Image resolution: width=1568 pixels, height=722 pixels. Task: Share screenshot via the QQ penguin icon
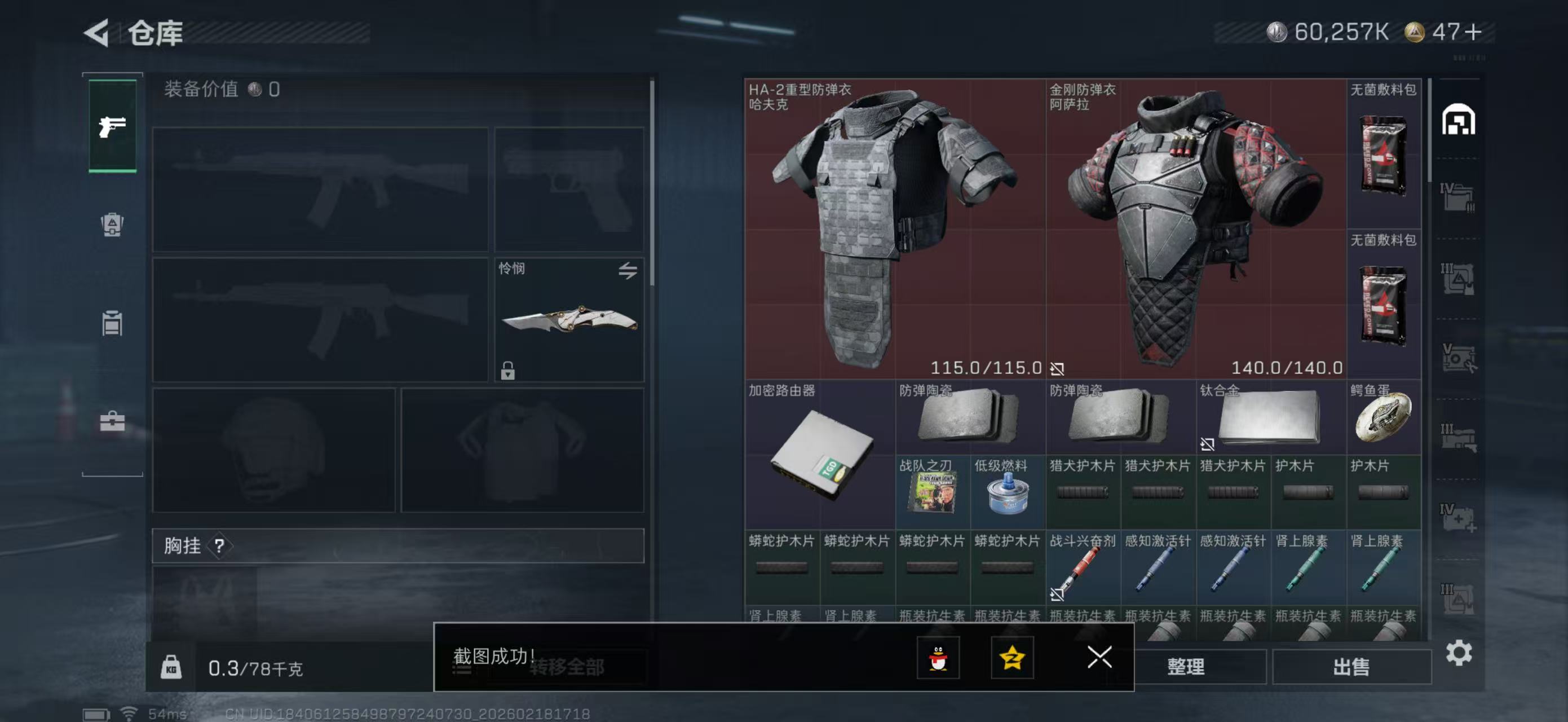[938, 658]
